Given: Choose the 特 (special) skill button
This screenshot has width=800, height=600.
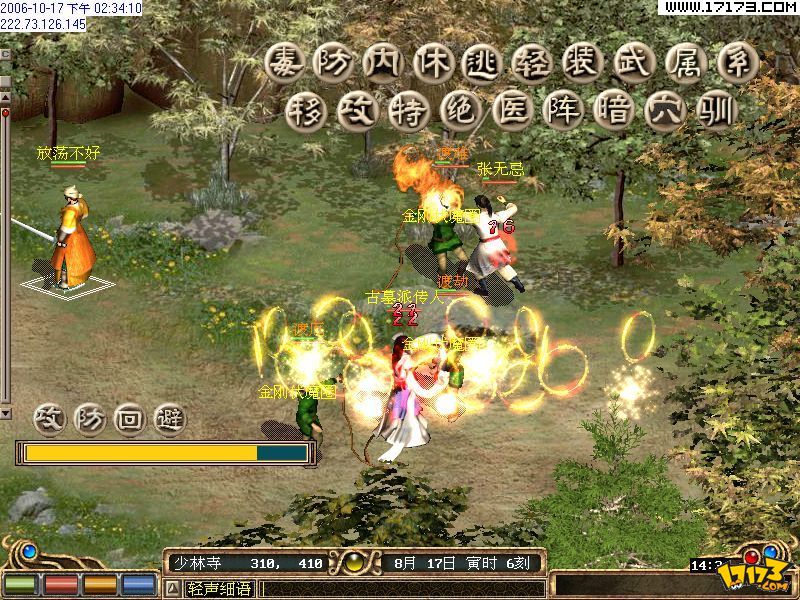Looking at the screenshot, I should [407, 110].
